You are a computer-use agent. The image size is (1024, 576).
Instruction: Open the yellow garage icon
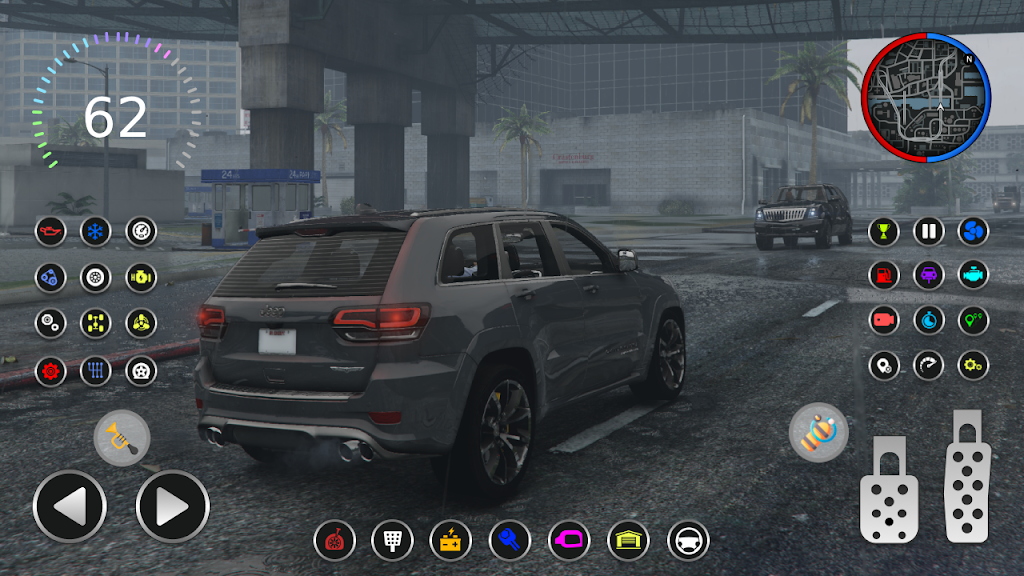[x=628, y=541]
